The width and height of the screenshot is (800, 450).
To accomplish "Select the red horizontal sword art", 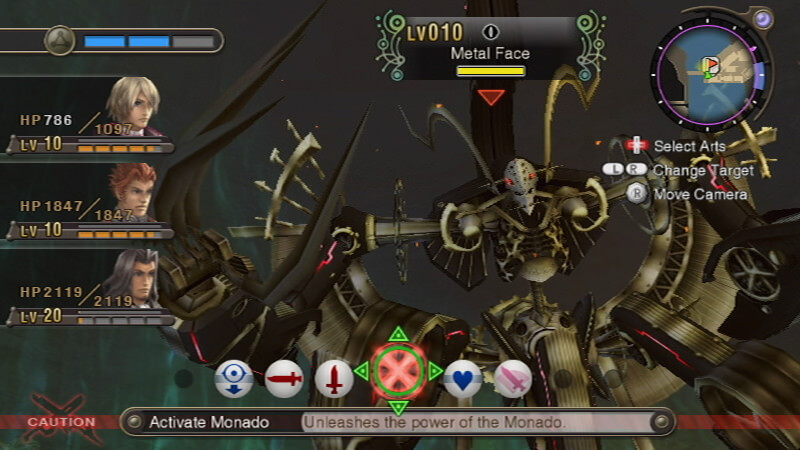I will pyautogui.click(x=284, y=378).
